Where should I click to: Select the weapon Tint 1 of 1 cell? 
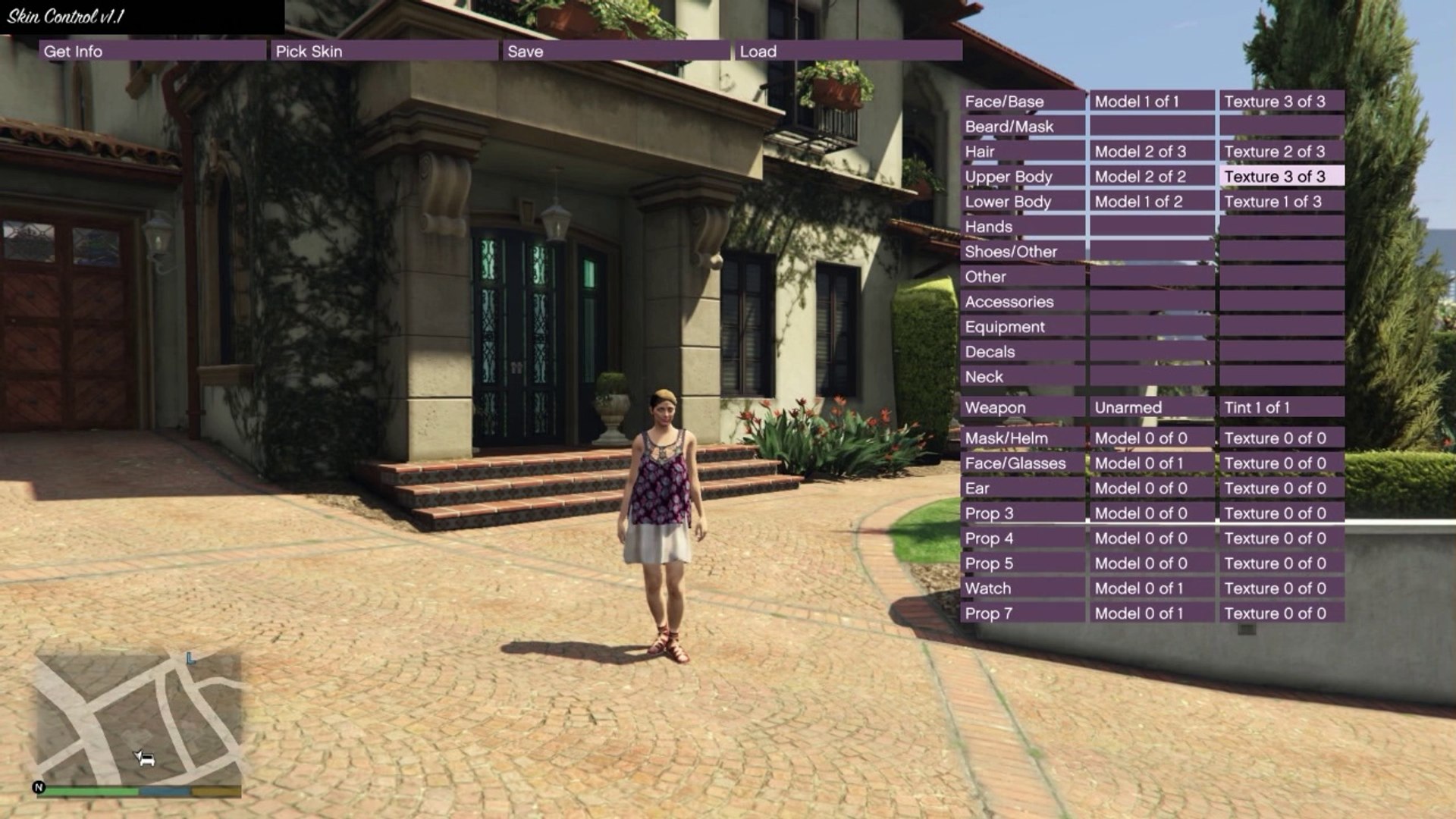click(x=1282, y=407)
